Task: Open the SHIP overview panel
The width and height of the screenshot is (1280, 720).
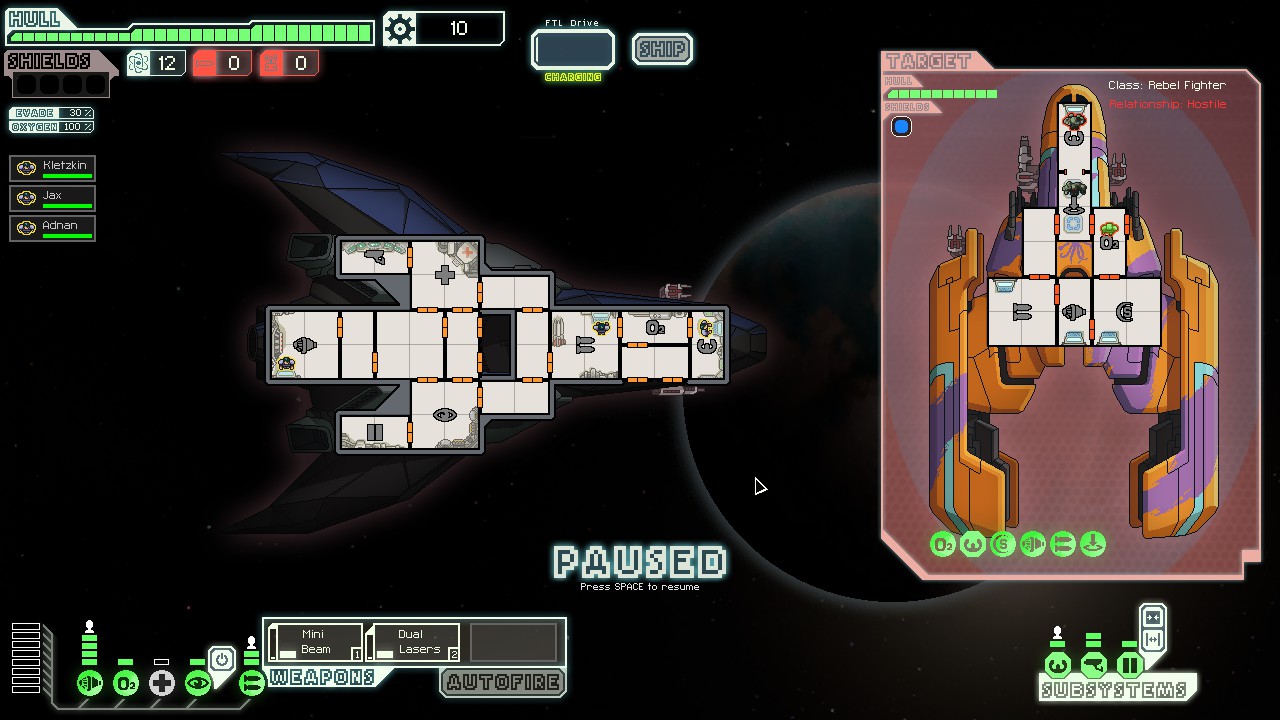Action: pos(661,49)
